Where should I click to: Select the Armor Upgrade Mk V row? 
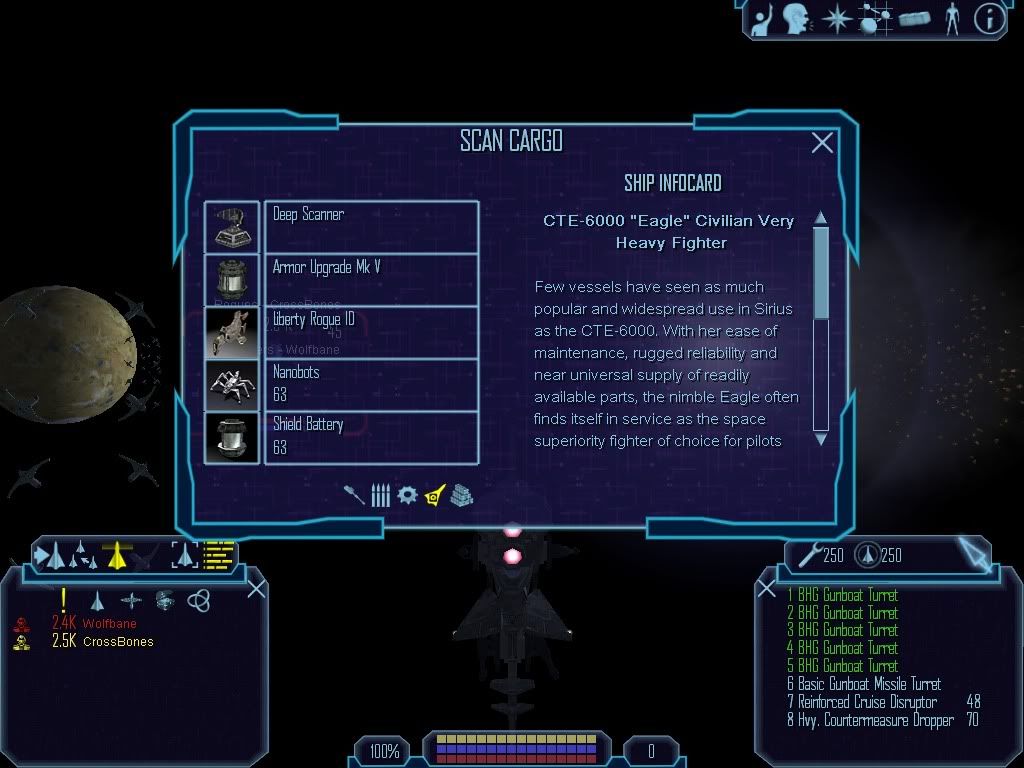click(x=370, y=279)
